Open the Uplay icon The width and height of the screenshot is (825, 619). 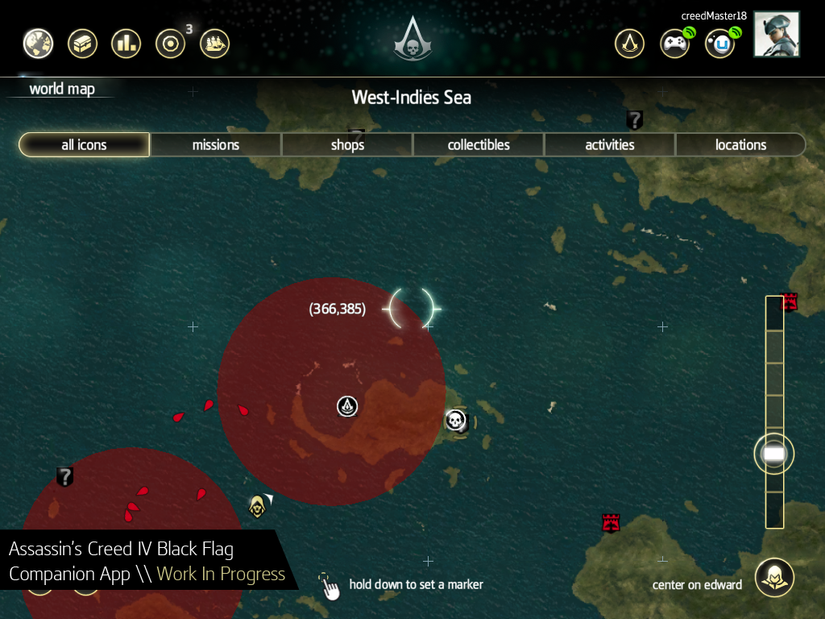(x=719, y=44)
